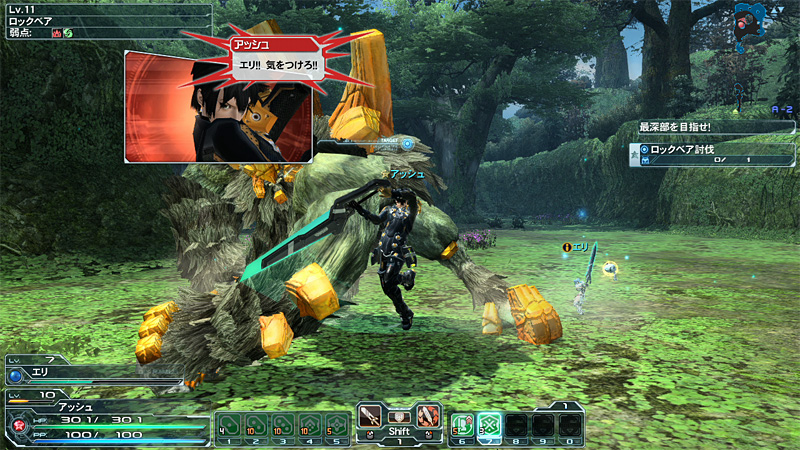Viewport: 800px width, 450px height.
Task: Use the item in subpalette slot 5
Action: [x=337, y=423]
